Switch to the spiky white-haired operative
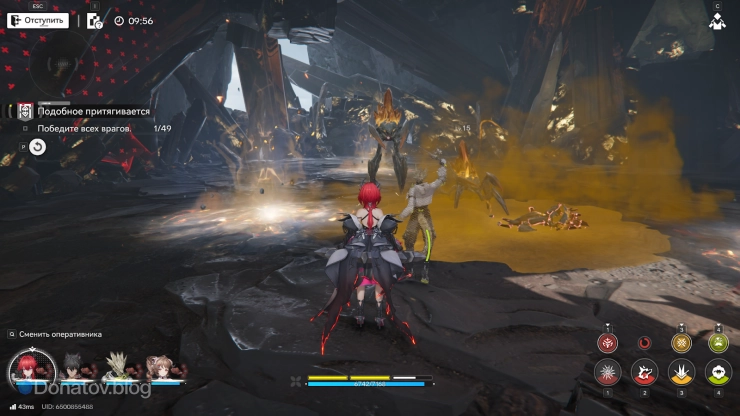Image resolution: width=740 pixels, height=416 pixels. 115,366
